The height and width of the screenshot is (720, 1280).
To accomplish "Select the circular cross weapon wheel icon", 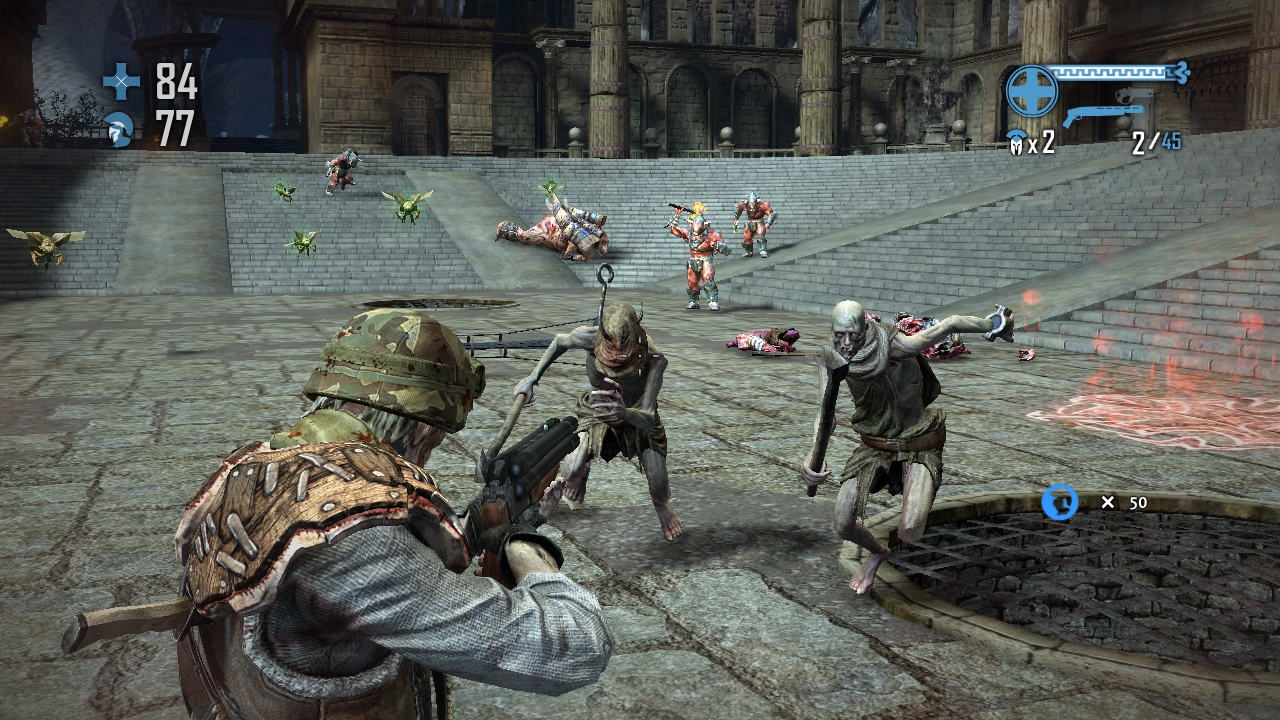I will click(x=1032, y=91).
